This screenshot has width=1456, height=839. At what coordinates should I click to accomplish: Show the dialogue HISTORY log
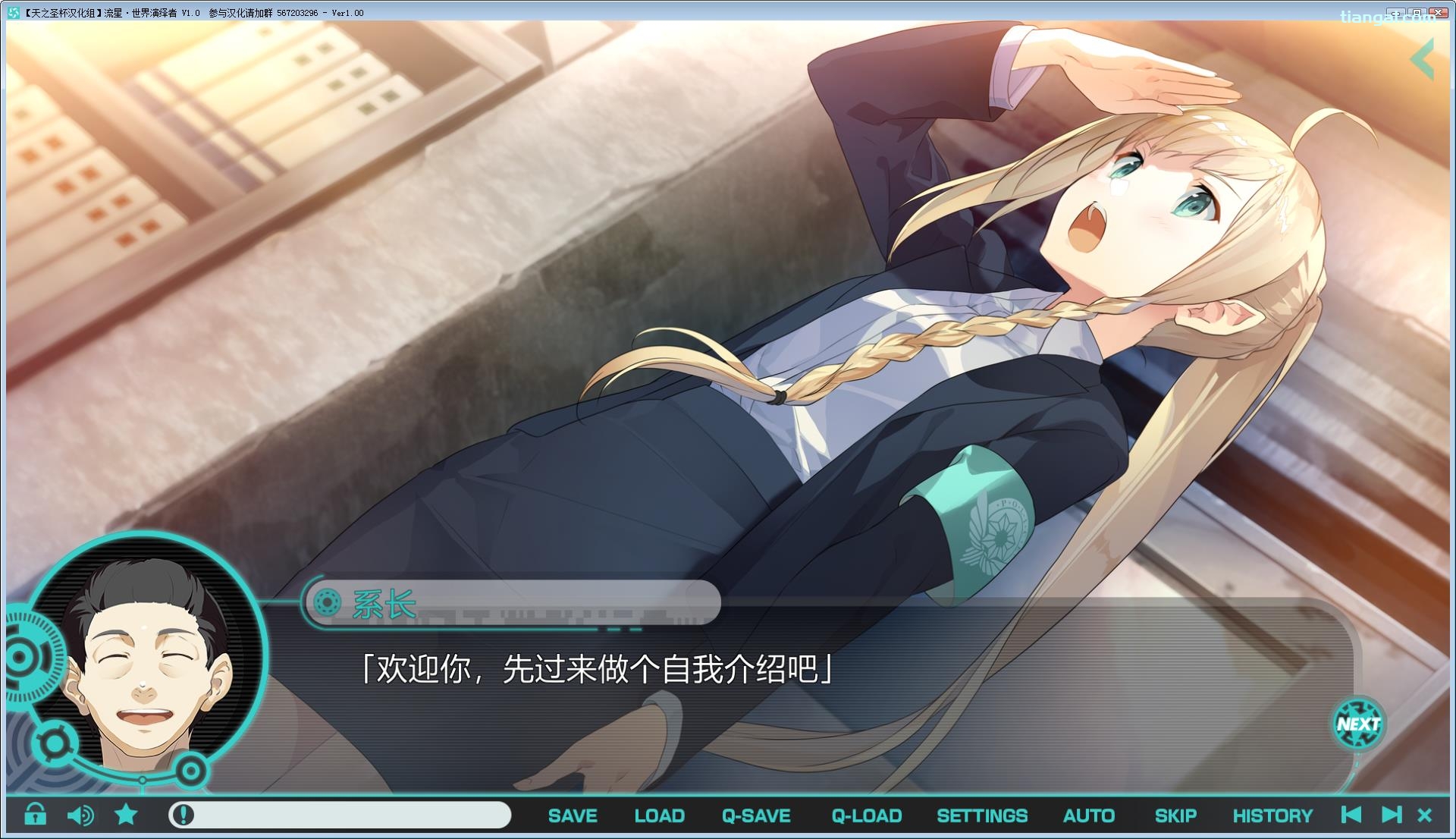coord(1272,815)
